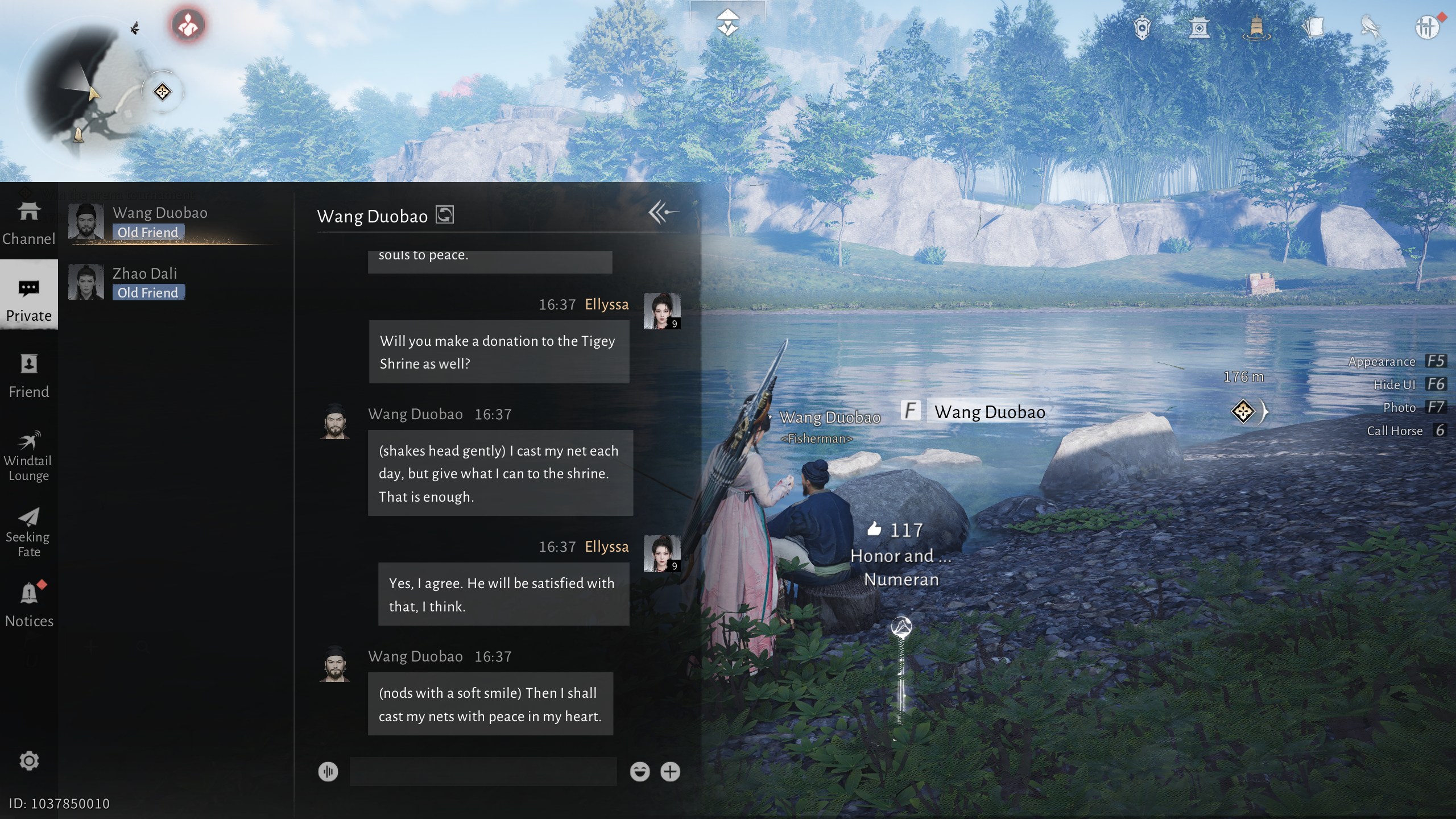The image size is (1456, 819).
Task: Open the Friend tab
Action: coord(28,375)
